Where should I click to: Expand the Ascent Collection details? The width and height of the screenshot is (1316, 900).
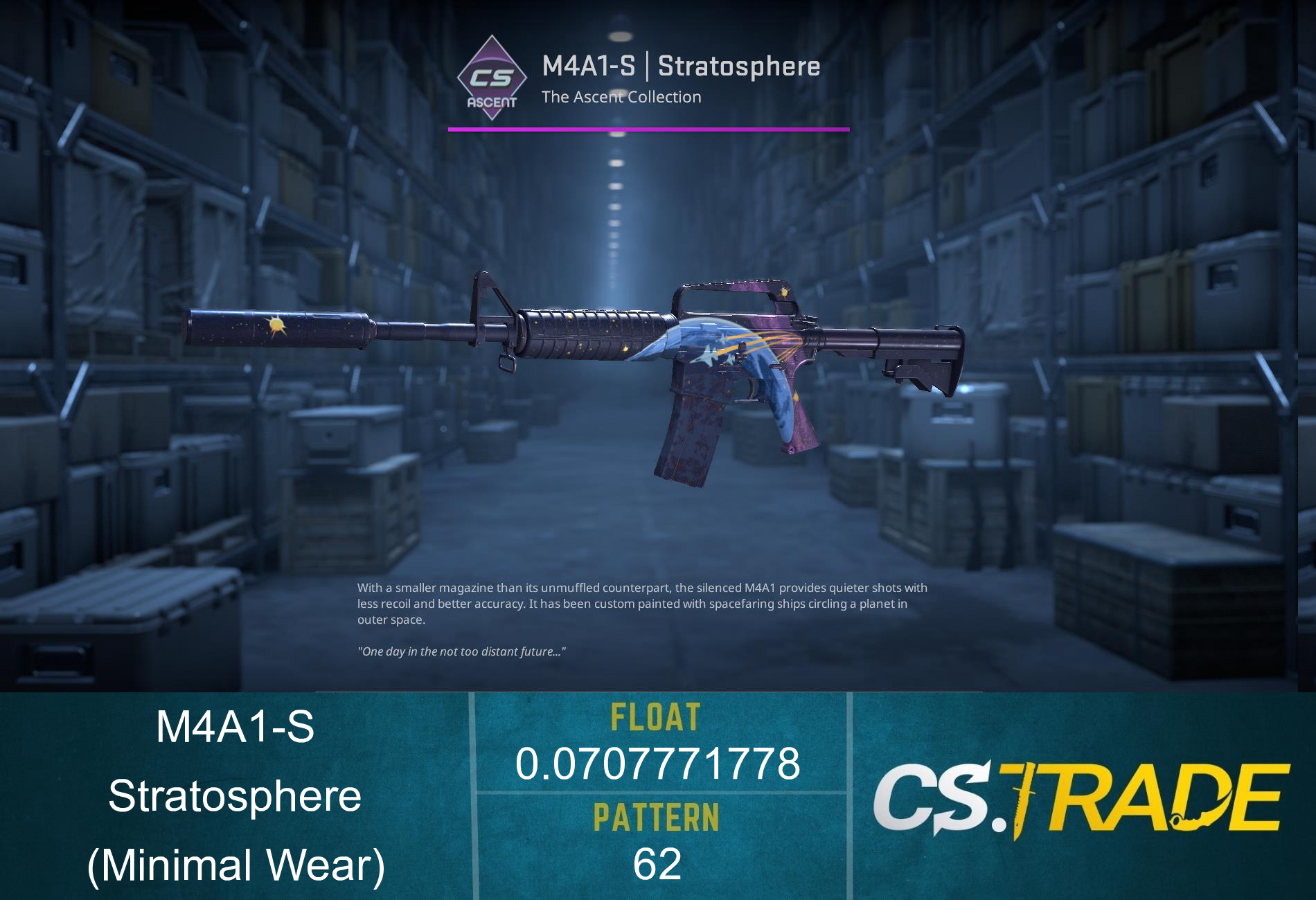click(622, 98)
